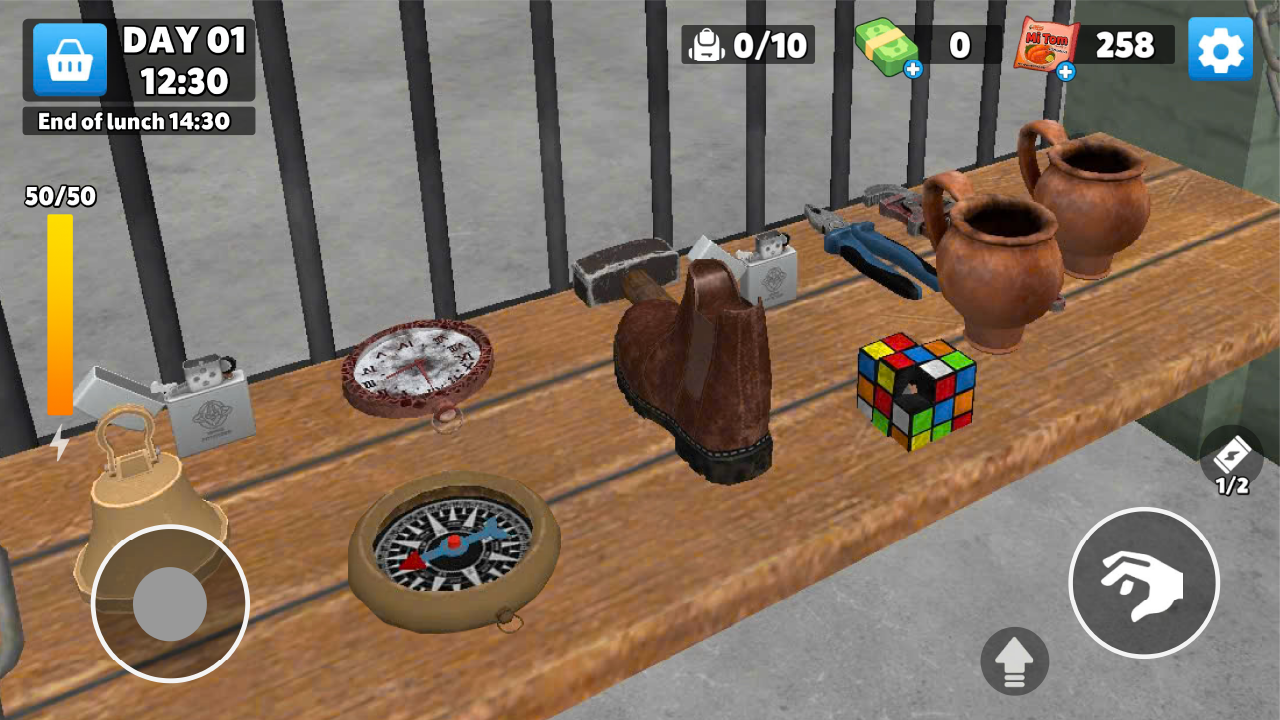This screenshot has height=720, width=1280.
Task: Tap the up arrow jump button
Action: [1015, 662]
